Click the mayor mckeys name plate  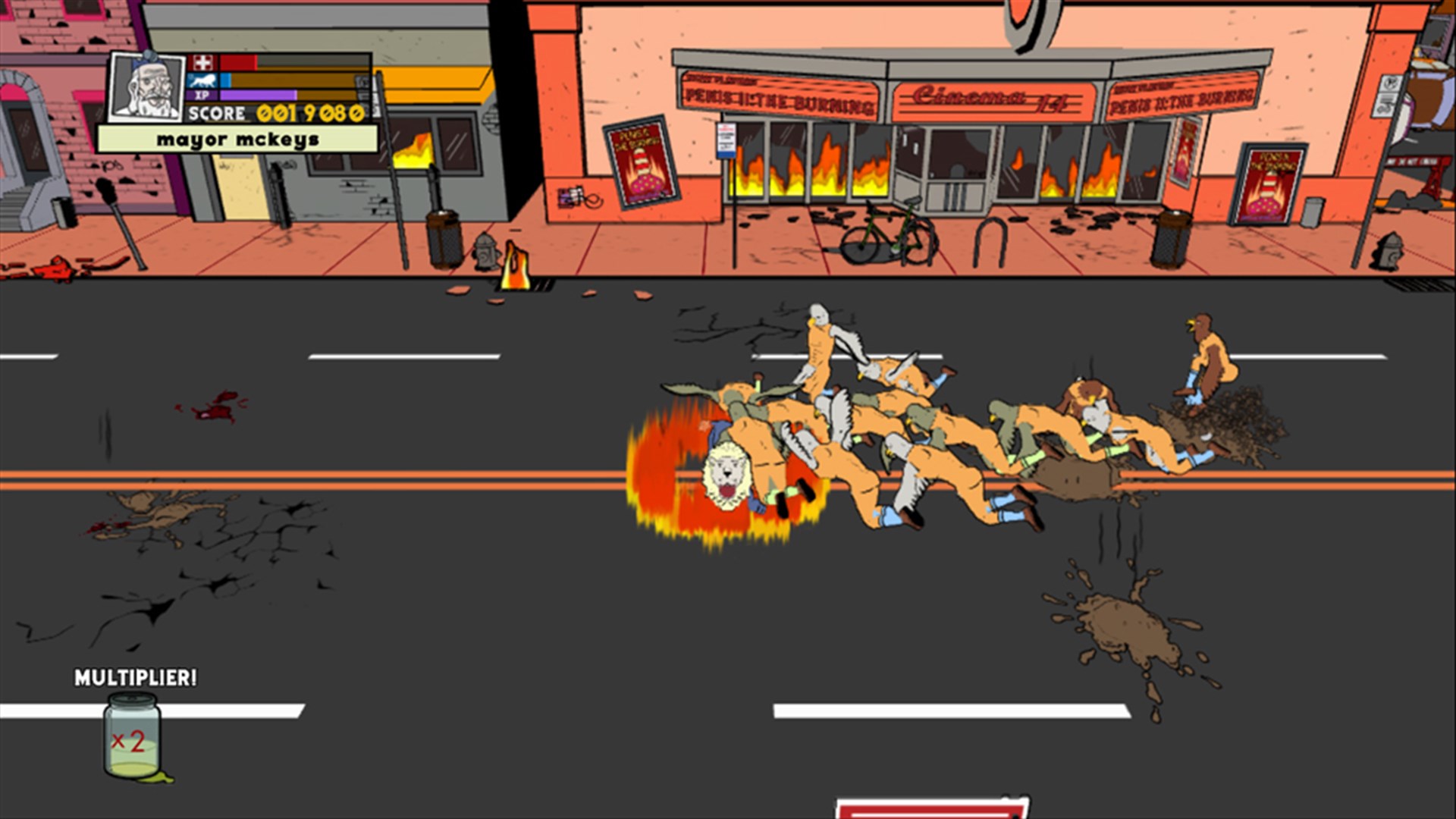click(x=237, y=138)
